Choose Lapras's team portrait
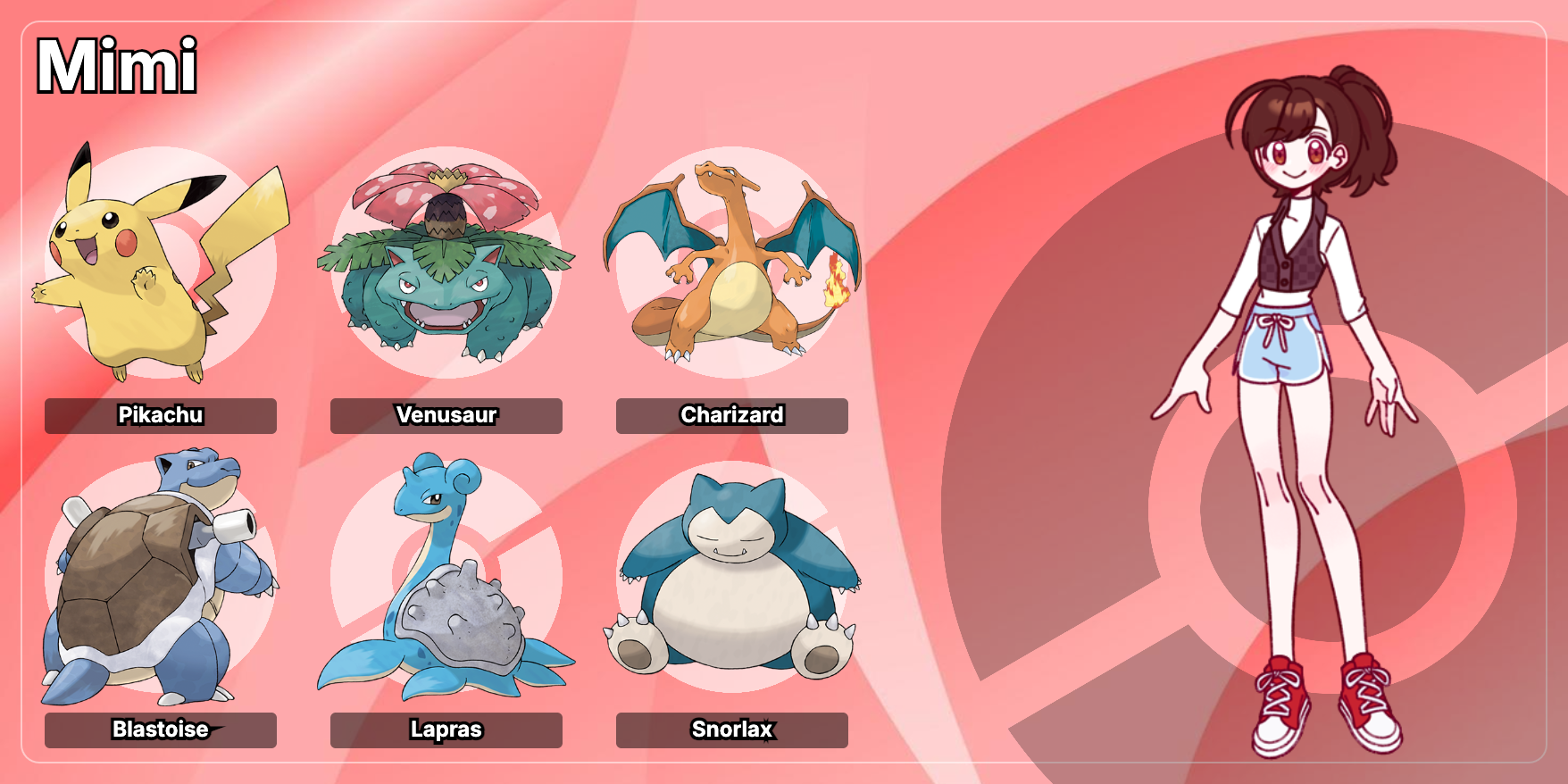The image size is (1568, 784). (x=446, y=578)
